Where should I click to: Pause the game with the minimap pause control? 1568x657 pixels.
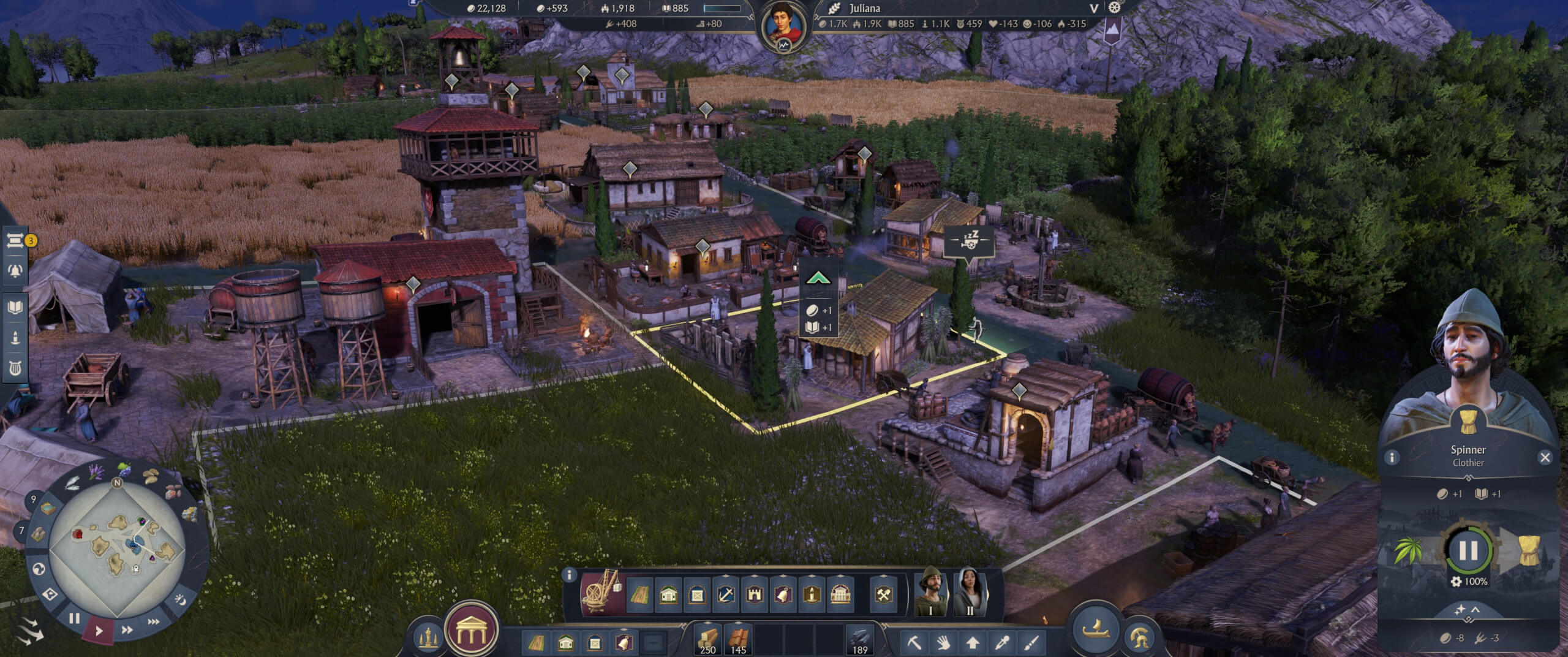(75, 618)
